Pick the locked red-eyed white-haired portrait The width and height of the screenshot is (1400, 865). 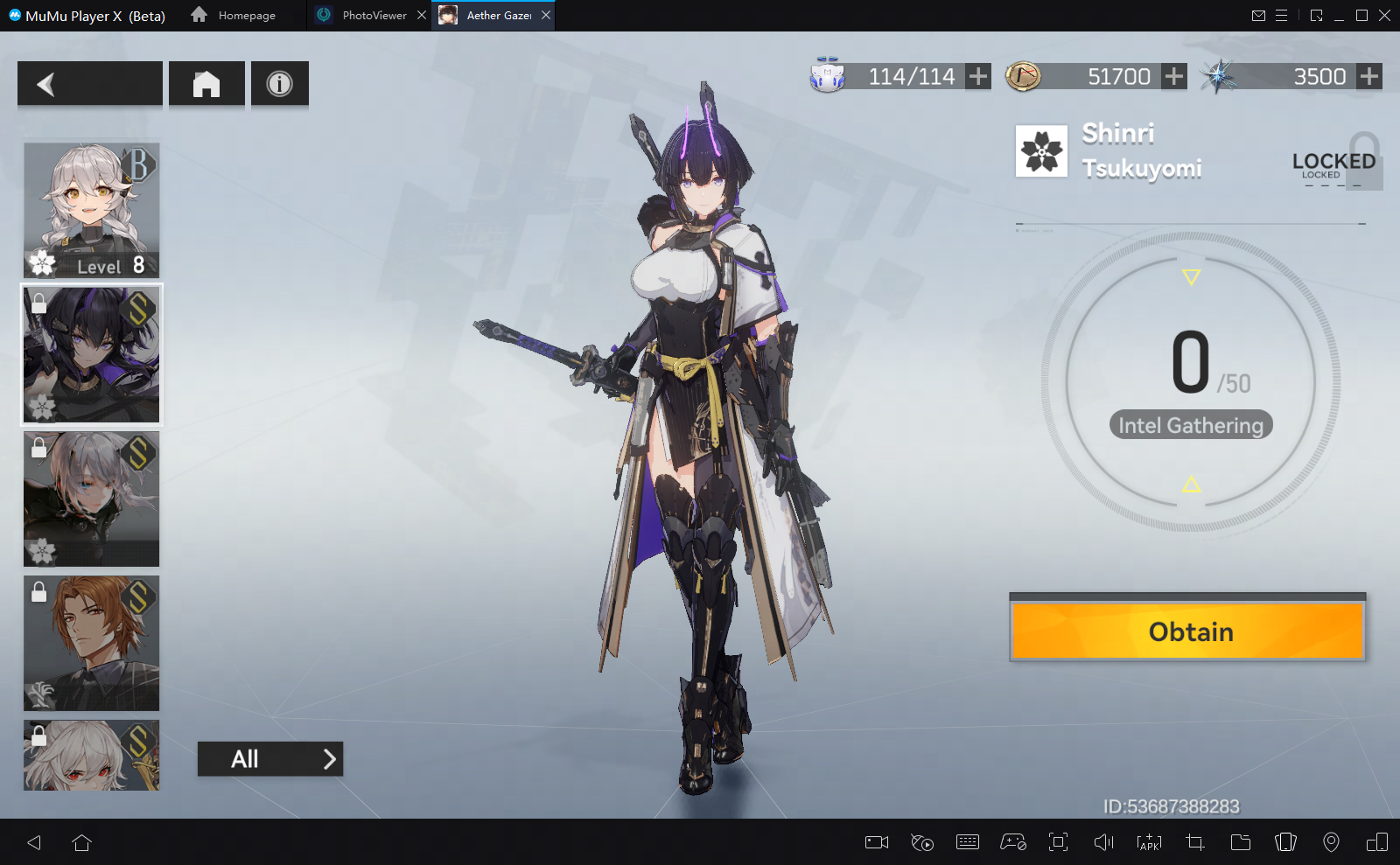pyautogui.click(x=92, y=755)
